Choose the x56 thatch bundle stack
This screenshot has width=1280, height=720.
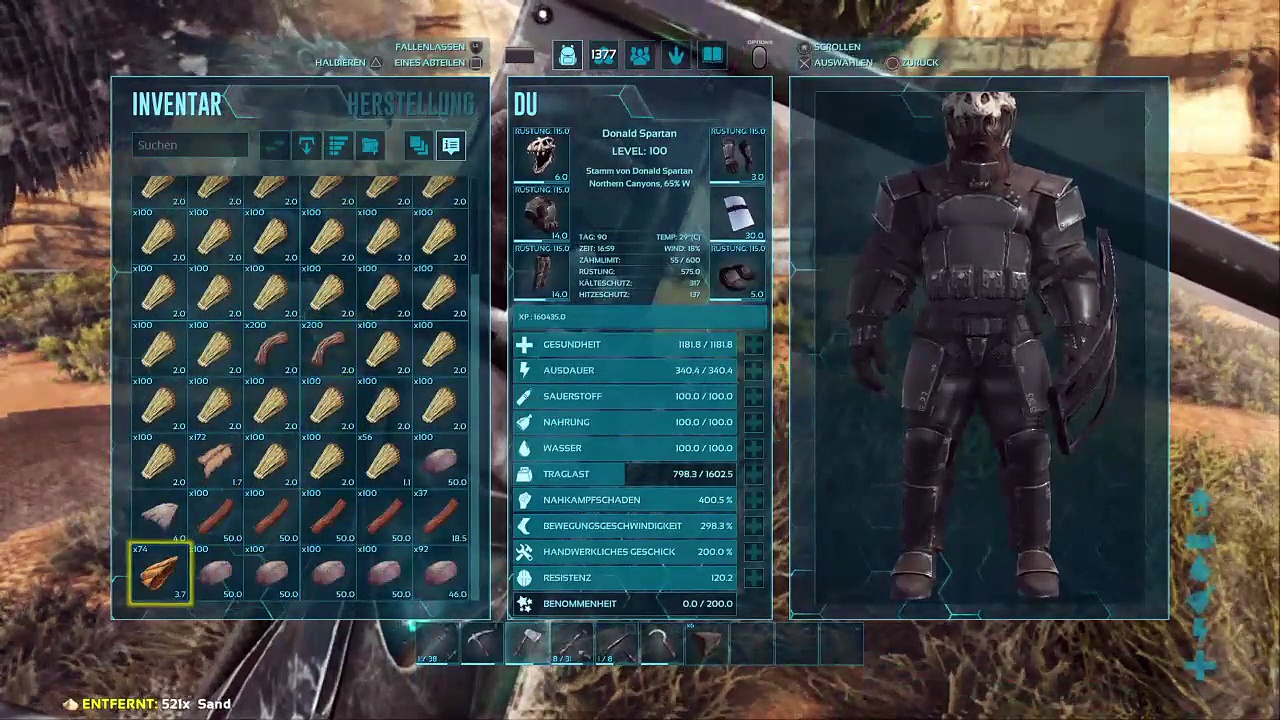click(x=384, y=462)
